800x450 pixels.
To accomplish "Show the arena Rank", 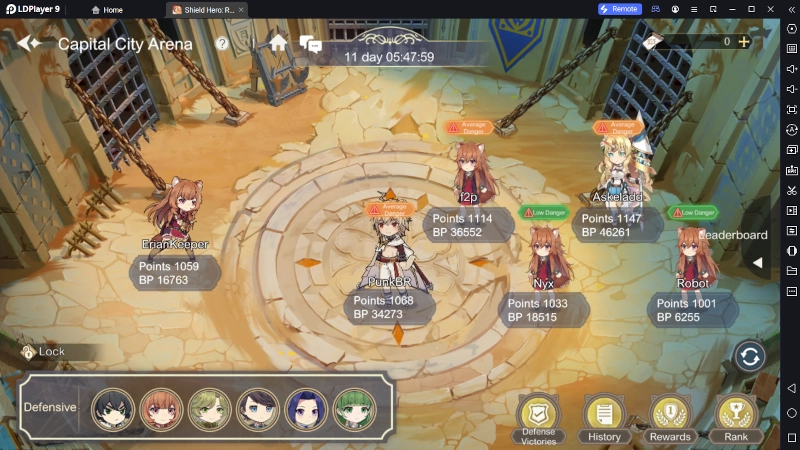I will (x=735, y=418).
